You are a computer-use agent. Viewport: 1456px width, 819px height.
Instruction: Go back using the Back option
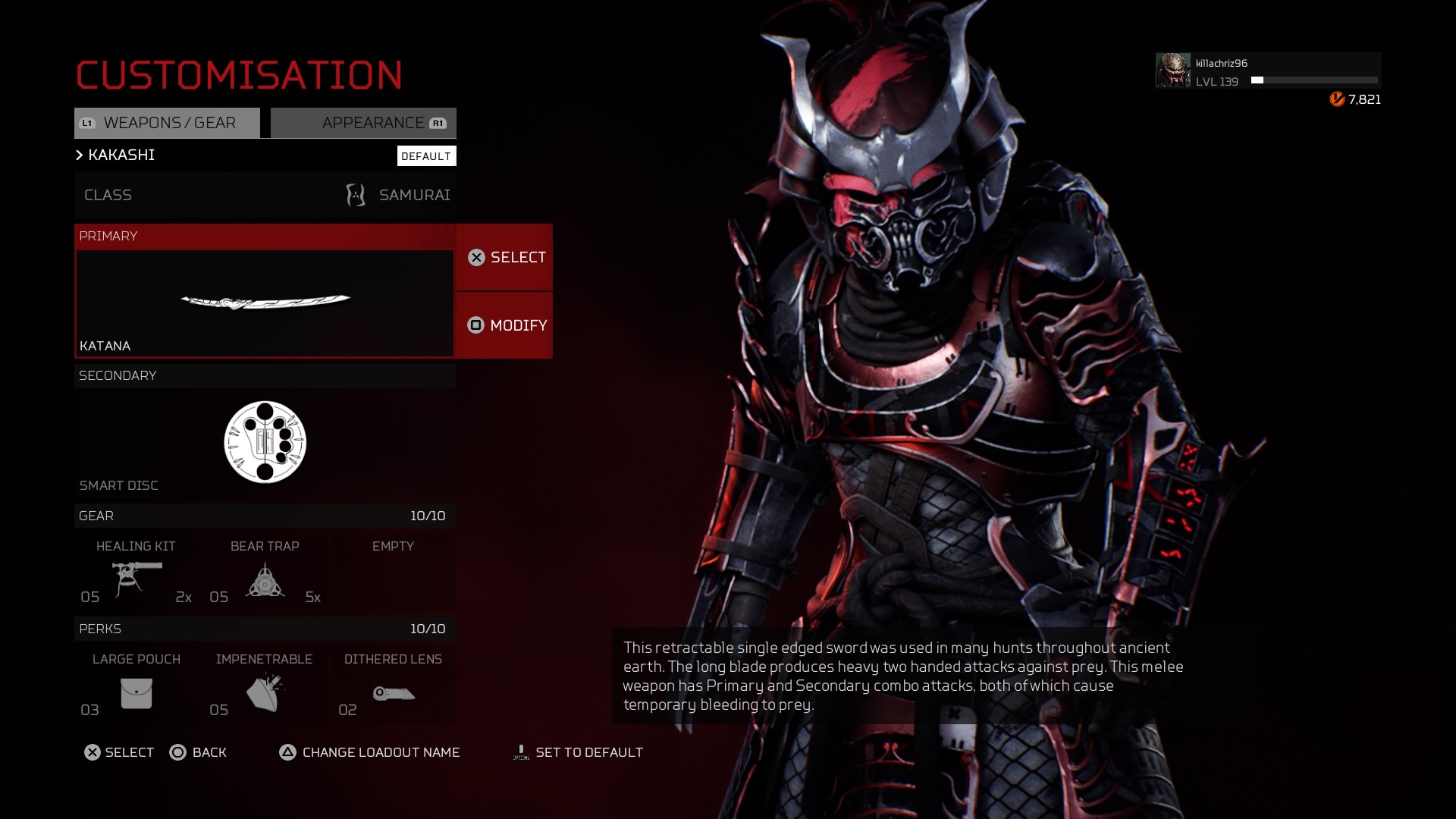coord(199,752)
